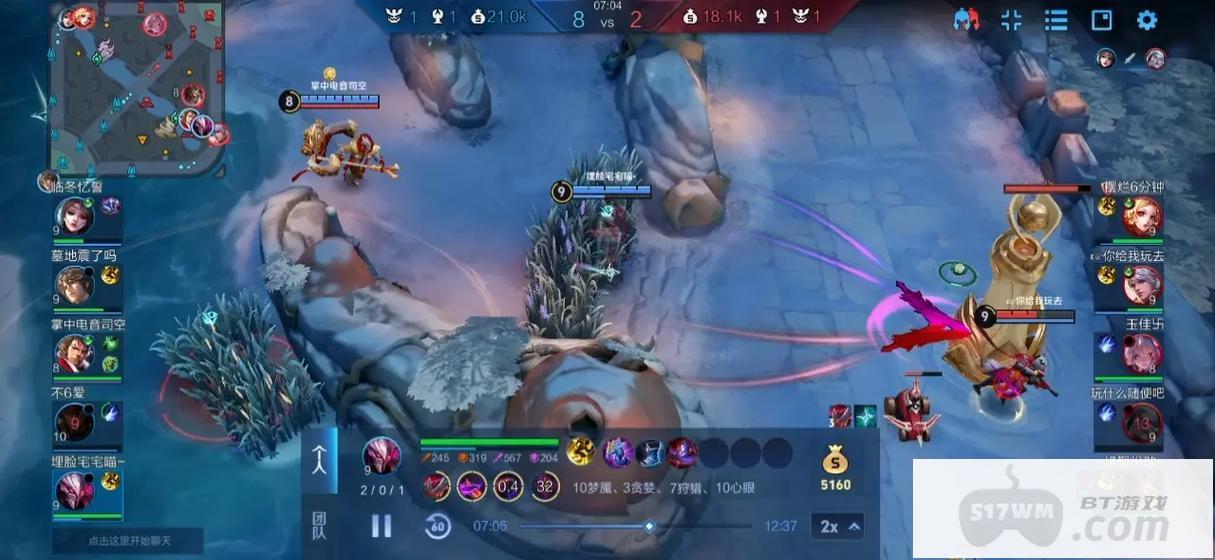1215x560 pixels.
Task: Select blue player 不6爱 portrait
Action: [x=74, y=422]
